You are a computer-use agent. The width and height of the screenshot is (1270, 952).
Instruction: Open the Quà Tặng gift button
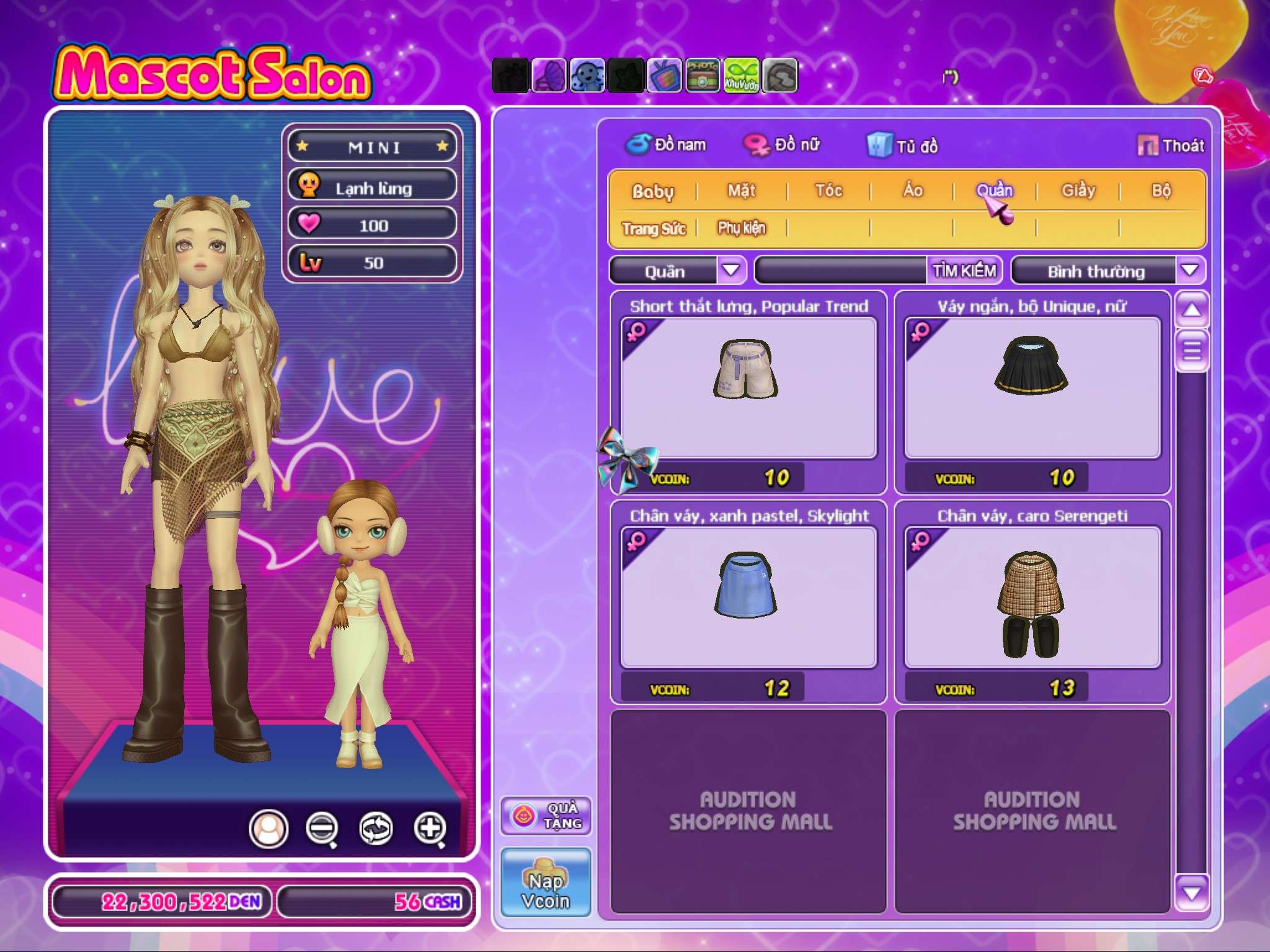pyautogui.click(x=546, y=816)
